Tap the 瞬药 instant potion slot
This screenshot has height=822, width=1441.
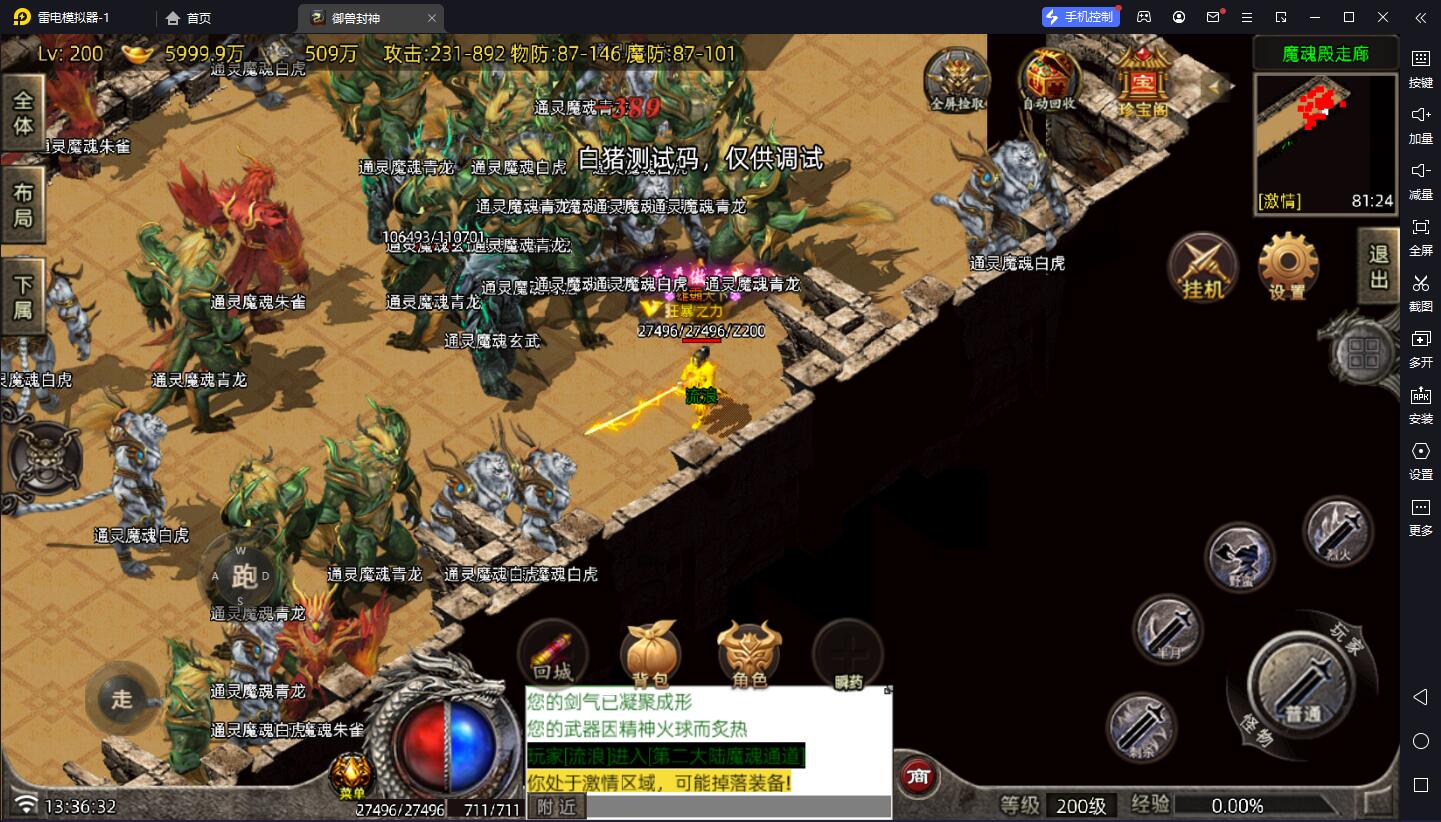[847, 655]
